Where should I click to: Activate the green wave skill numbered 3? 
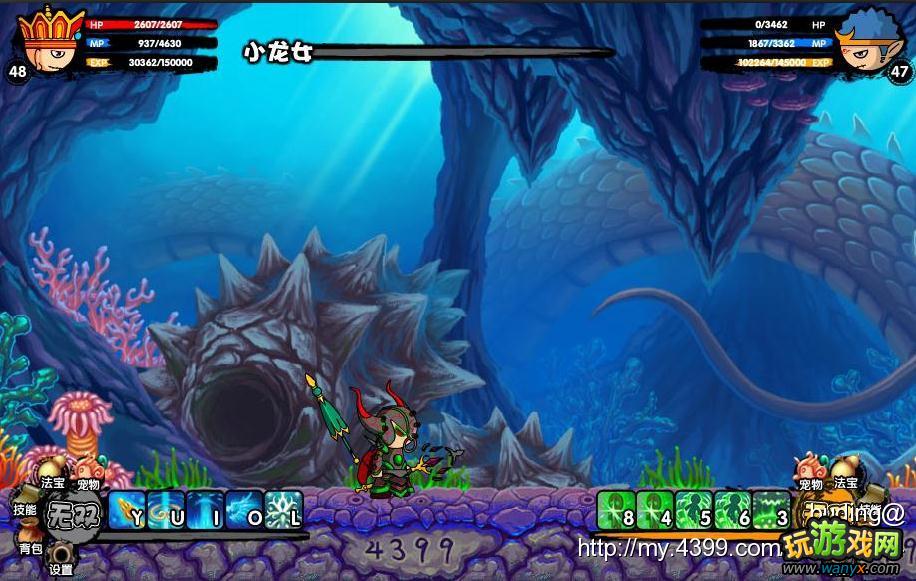click(x=772, y=510)
